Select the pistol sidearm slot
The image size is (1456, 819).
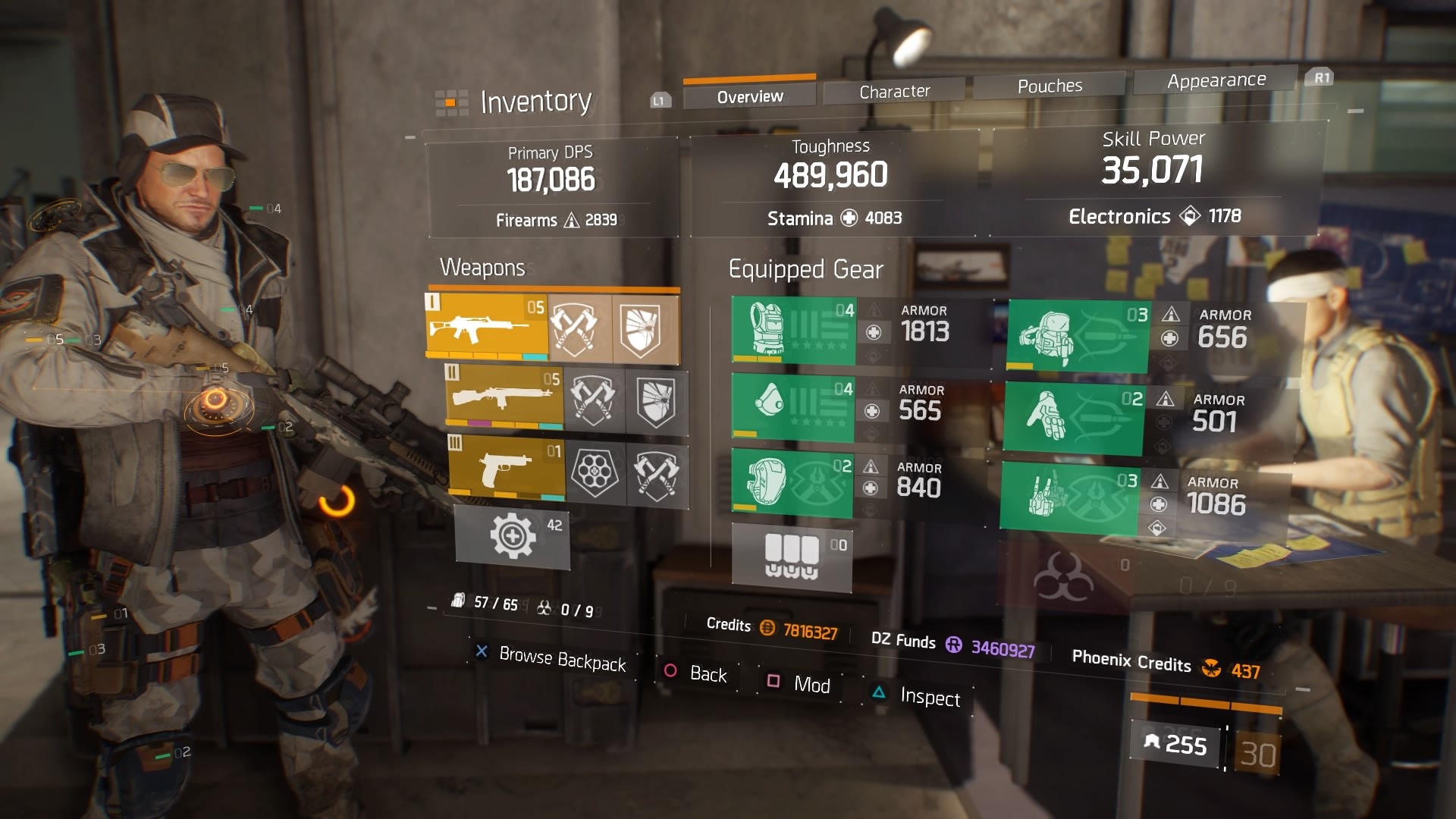pyautogui.click(x=507, y=467)
